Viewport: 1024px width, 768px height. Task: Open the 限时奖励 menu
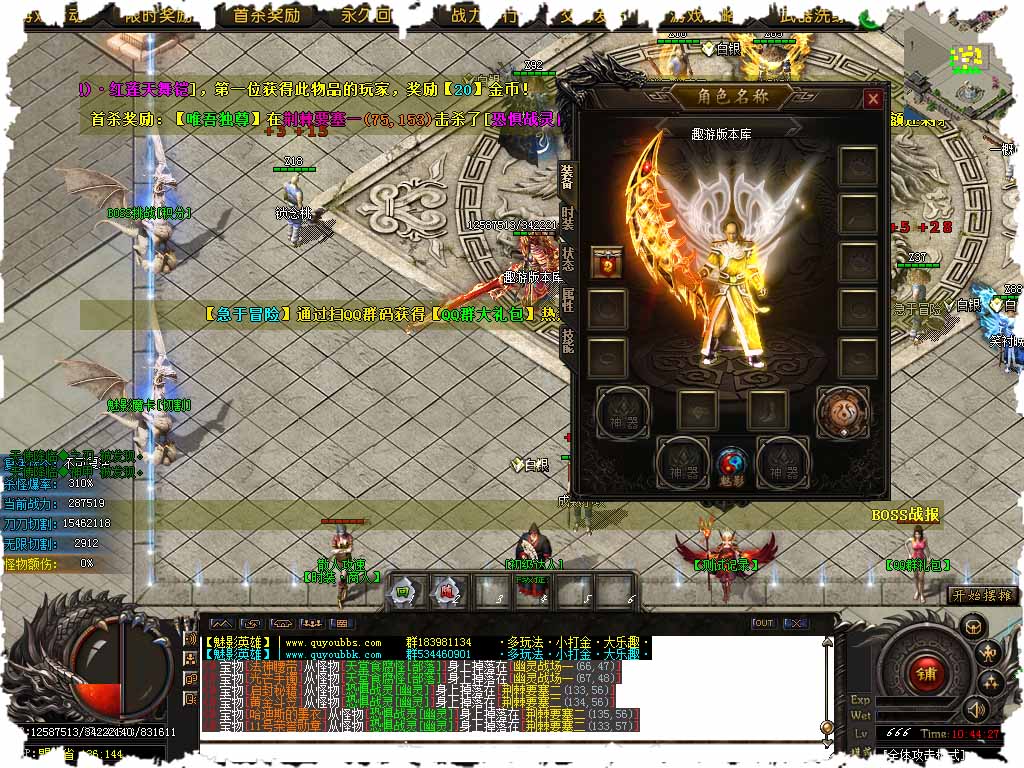coord(158,16)
